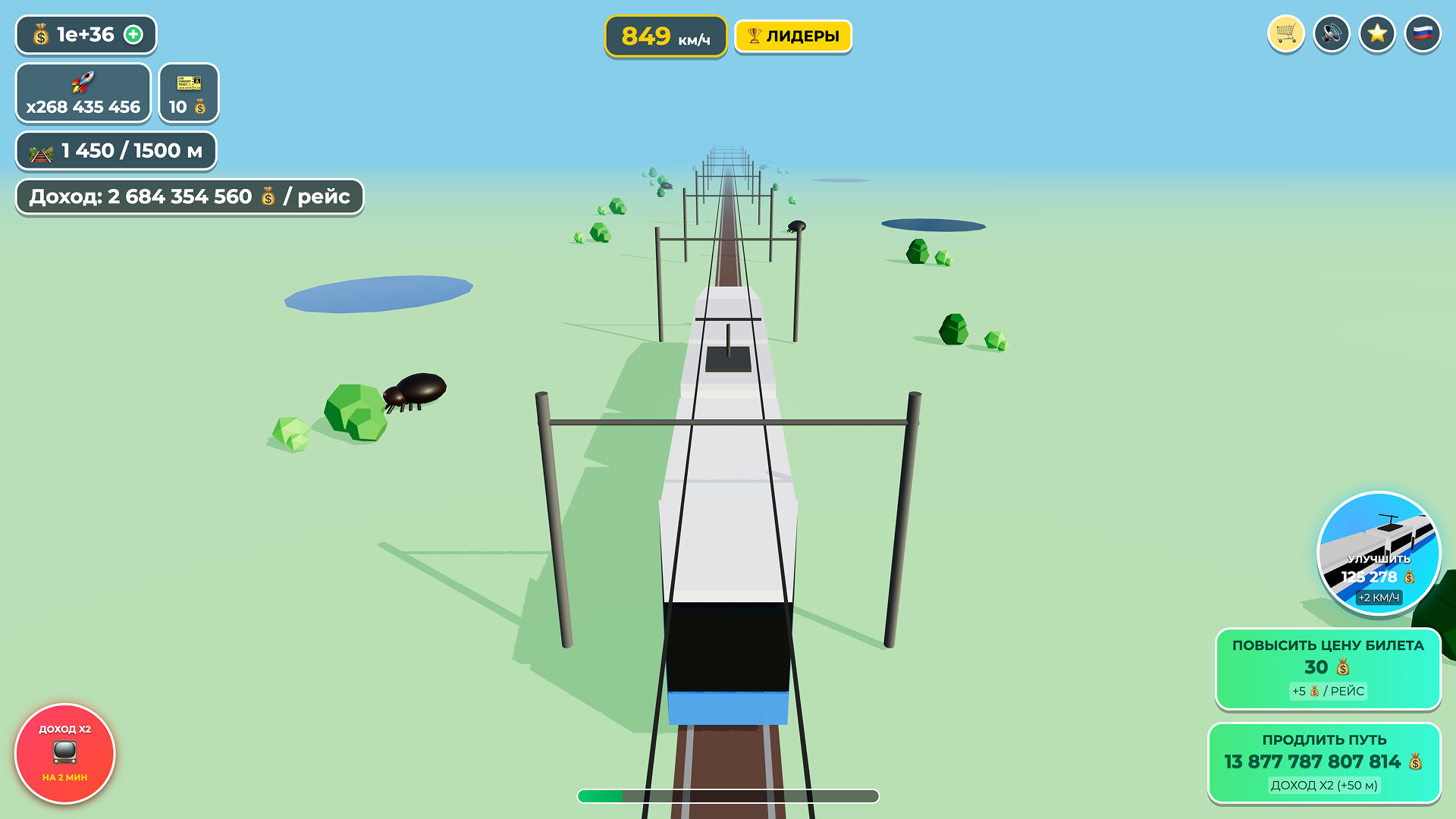Switch language using the Russian flag icon
The width and height of the screenshot is (1456, 819).
coord(1423,33)
